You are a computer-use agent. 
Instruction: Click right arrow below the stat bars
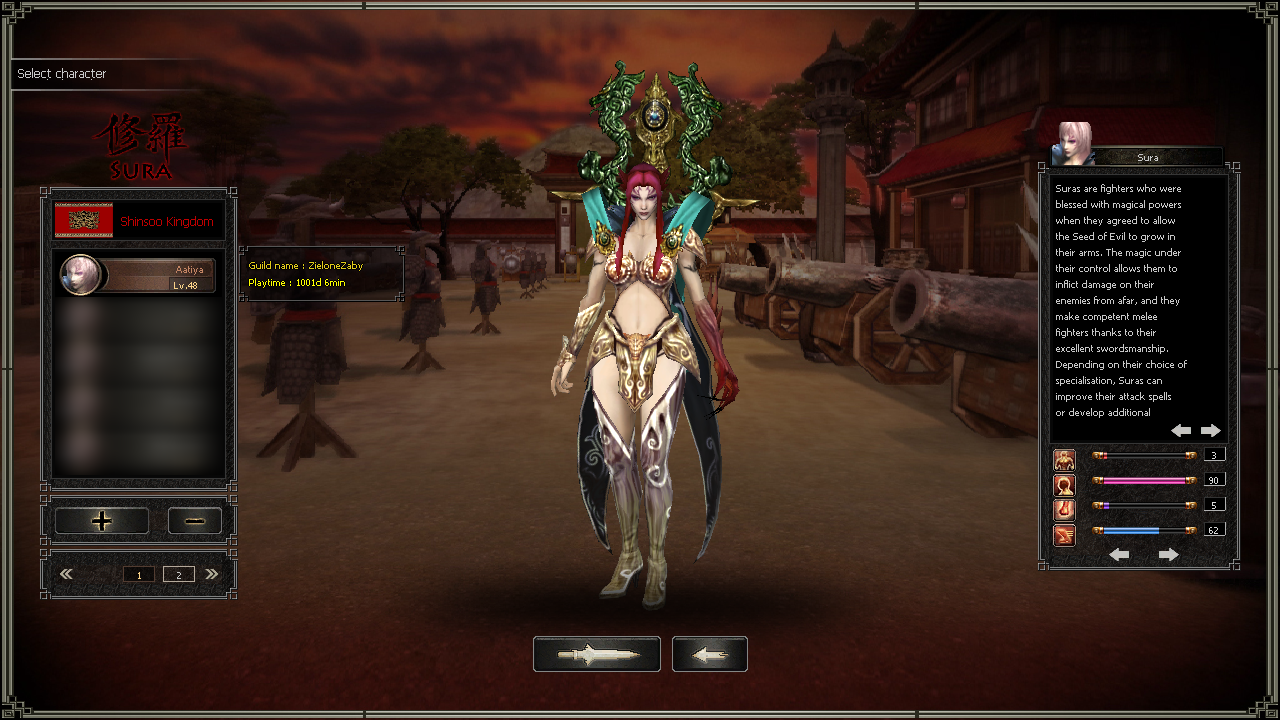pos(1168,554)
